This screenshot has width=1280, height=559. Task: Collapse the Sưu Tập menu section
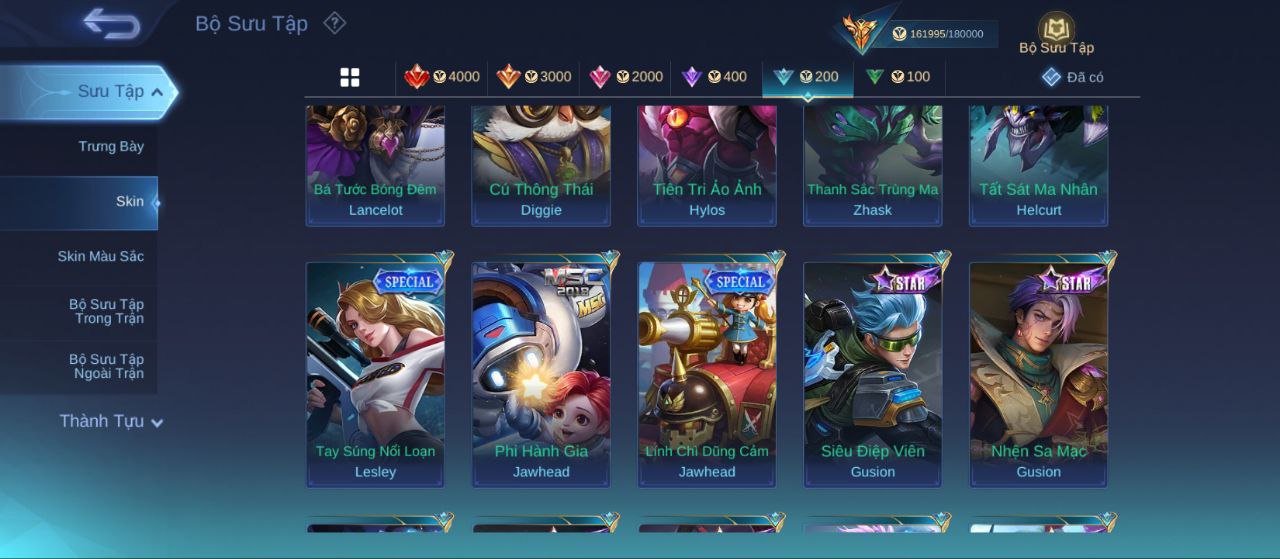coord(157,92)
